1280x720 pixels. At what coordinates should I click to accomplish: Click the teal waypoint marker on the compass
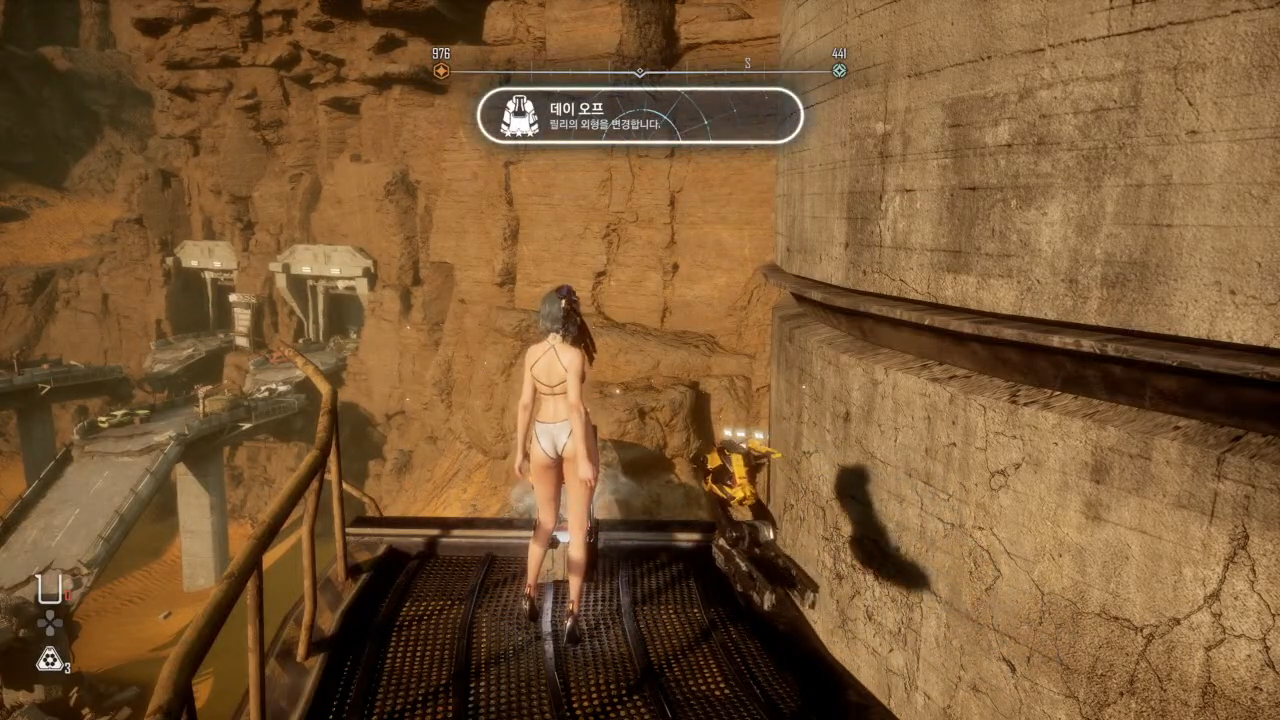coord(839,71)
